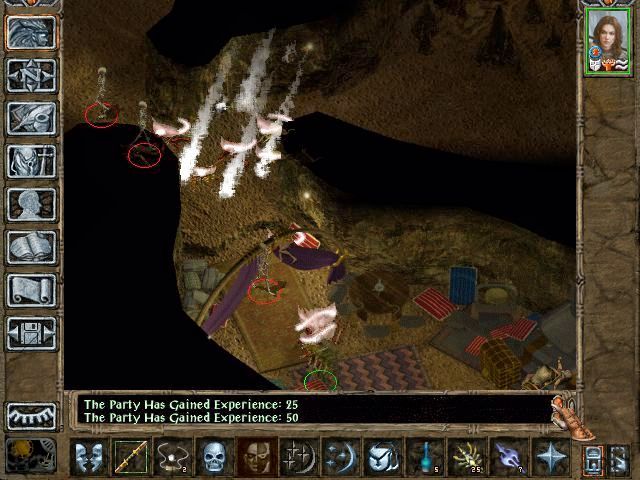Select the quarterstaff weapon slot

pyautogui.click(x=130, y=457)
